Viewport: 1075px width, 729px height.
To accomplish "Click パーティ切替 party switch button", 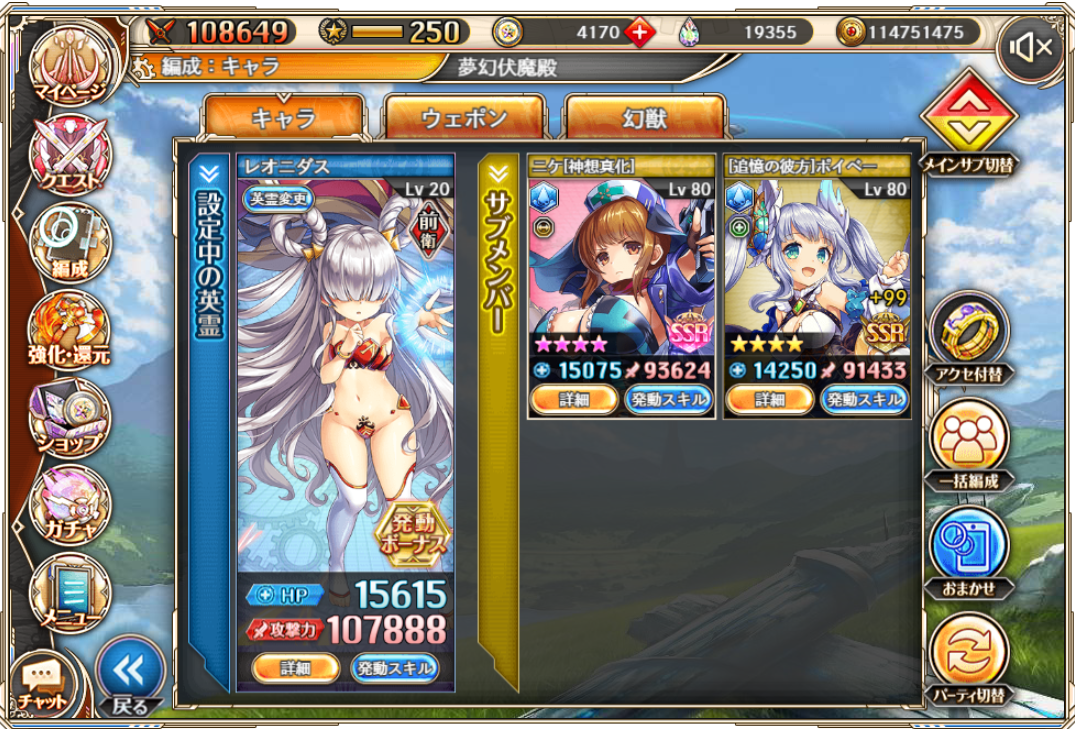I will 970,658.
